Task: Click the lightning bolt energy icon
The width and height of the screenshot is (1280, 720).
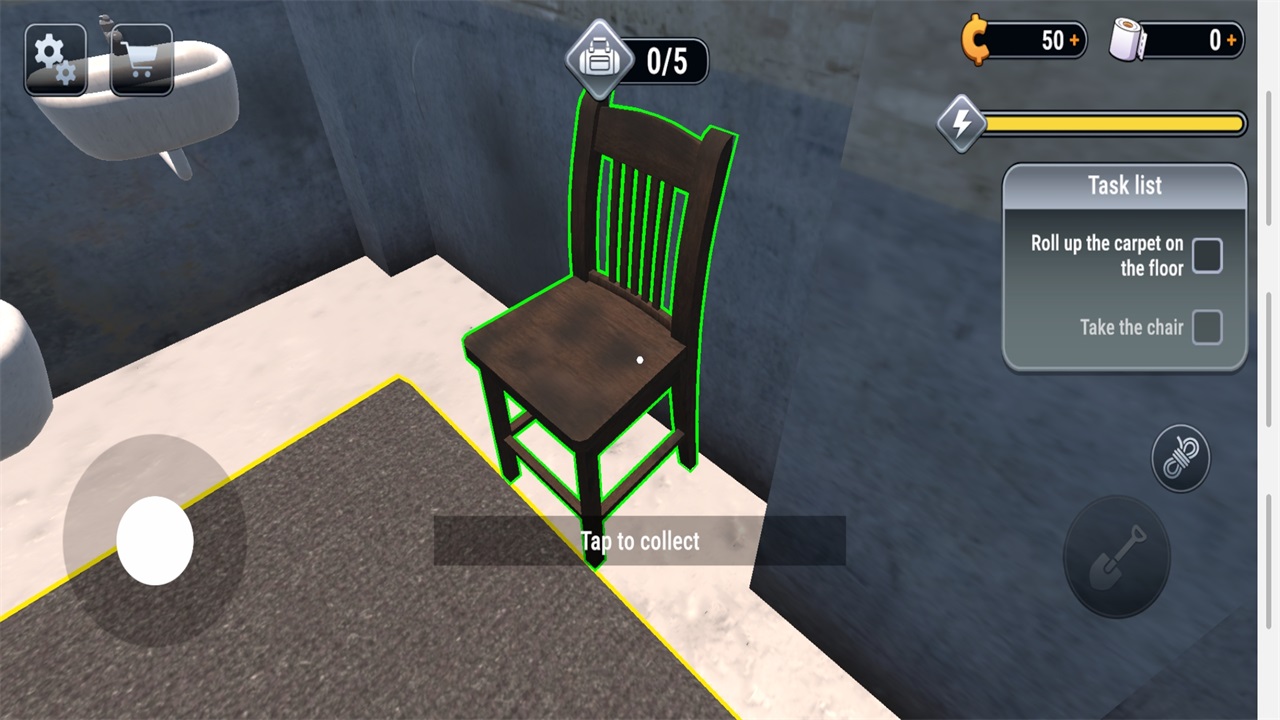Action: [959, 124]
